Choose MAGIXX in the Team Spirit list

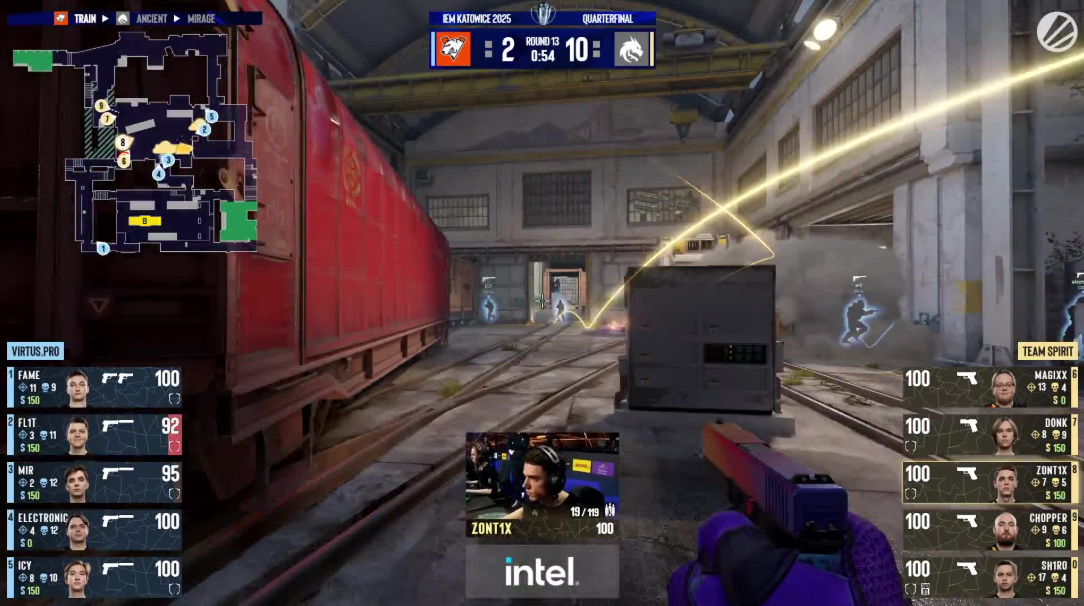click(990, 387)
